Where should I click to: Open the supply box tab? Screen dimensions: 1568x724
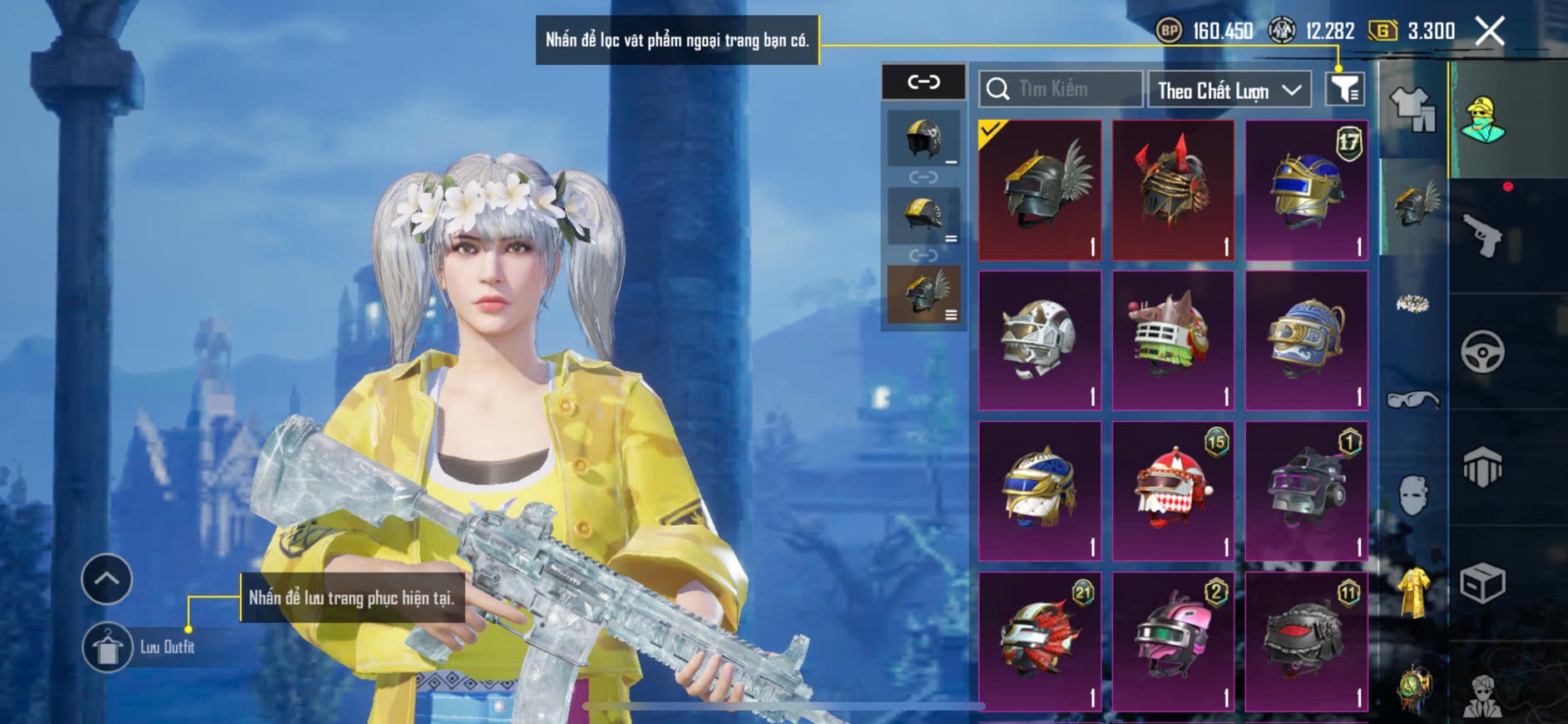1482,583
